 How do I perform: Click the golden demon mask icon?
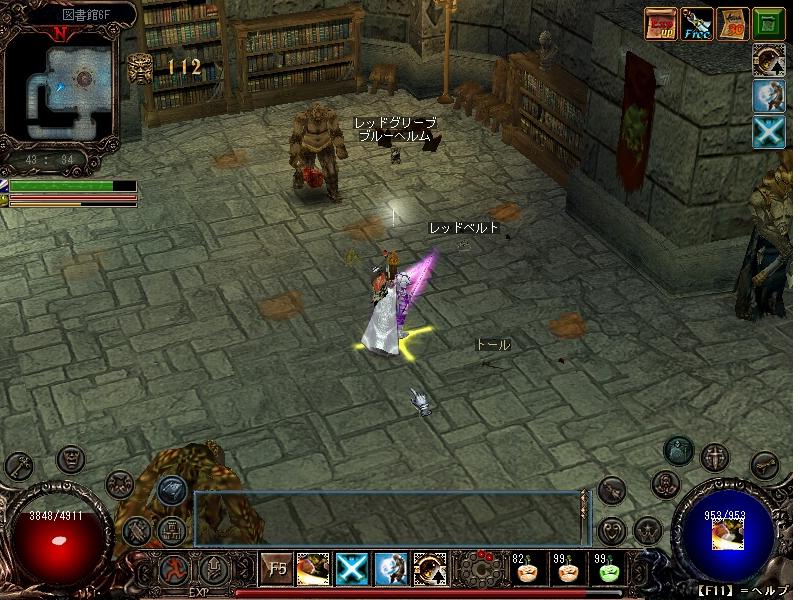pos(139,68)
